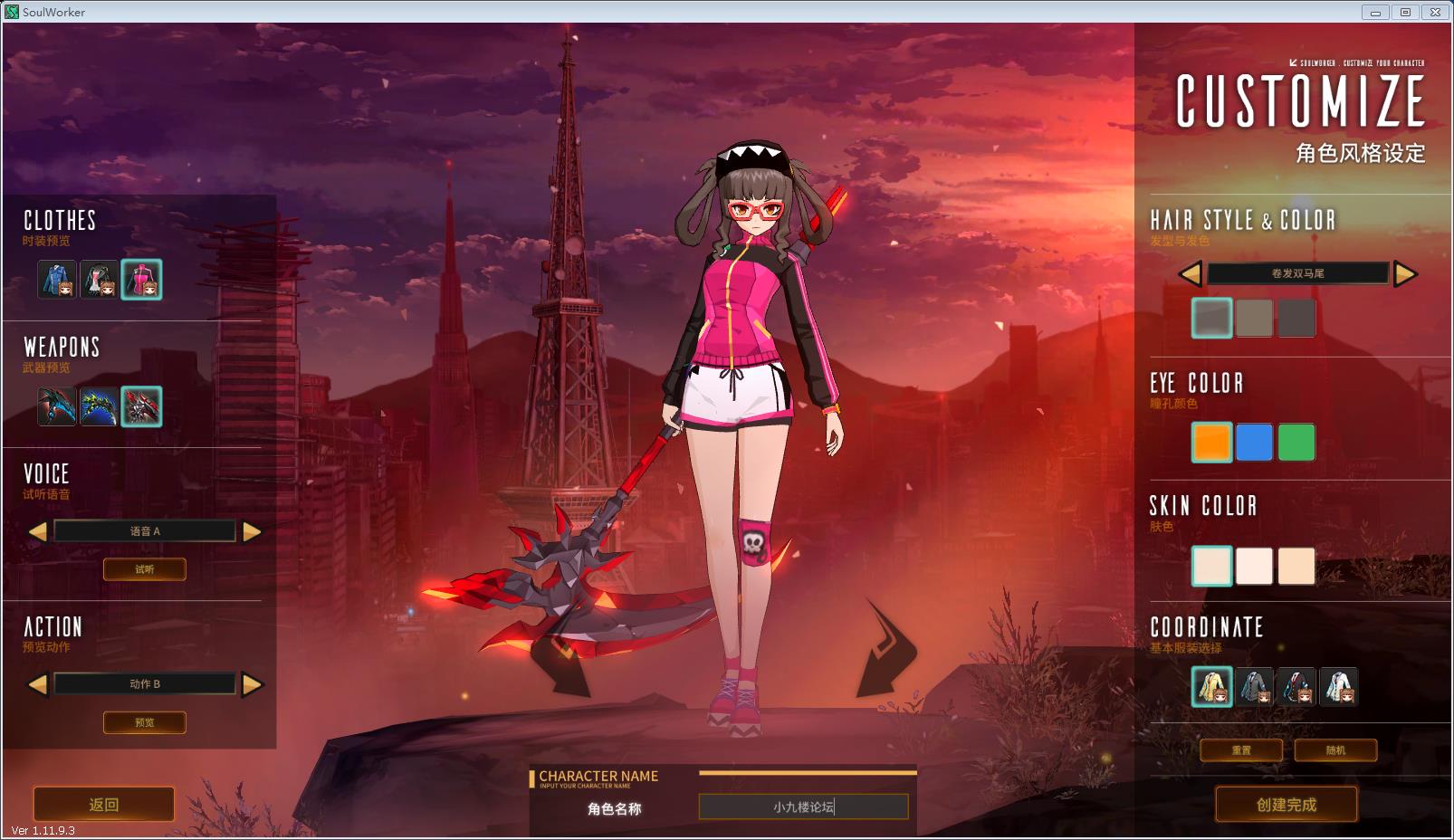Choose the white jacket coordinate outfit

pyautogui.click(x=1338, y=687)
